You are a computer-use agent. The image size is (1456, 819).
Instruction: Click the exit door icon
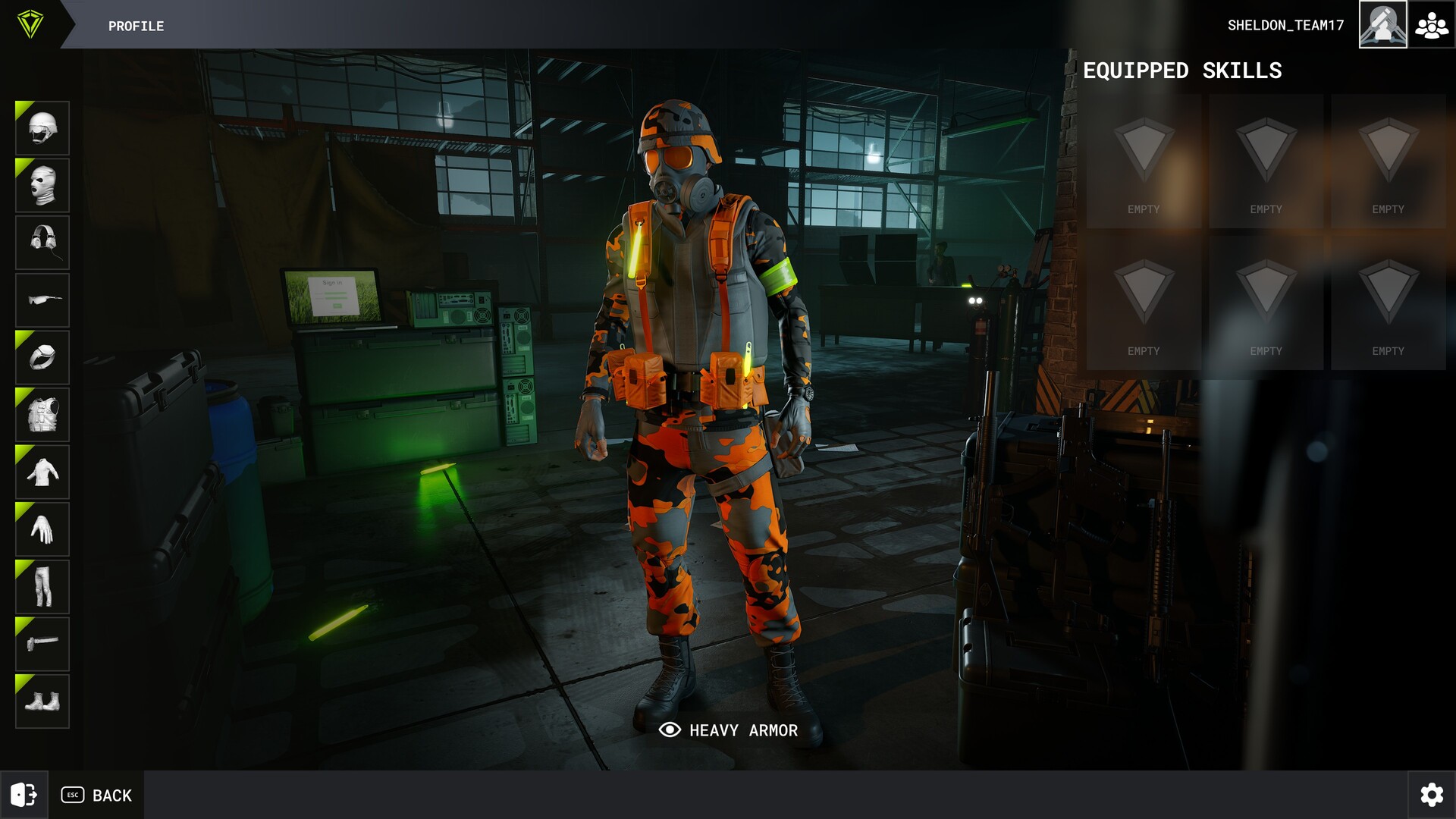tap(24, 795)
